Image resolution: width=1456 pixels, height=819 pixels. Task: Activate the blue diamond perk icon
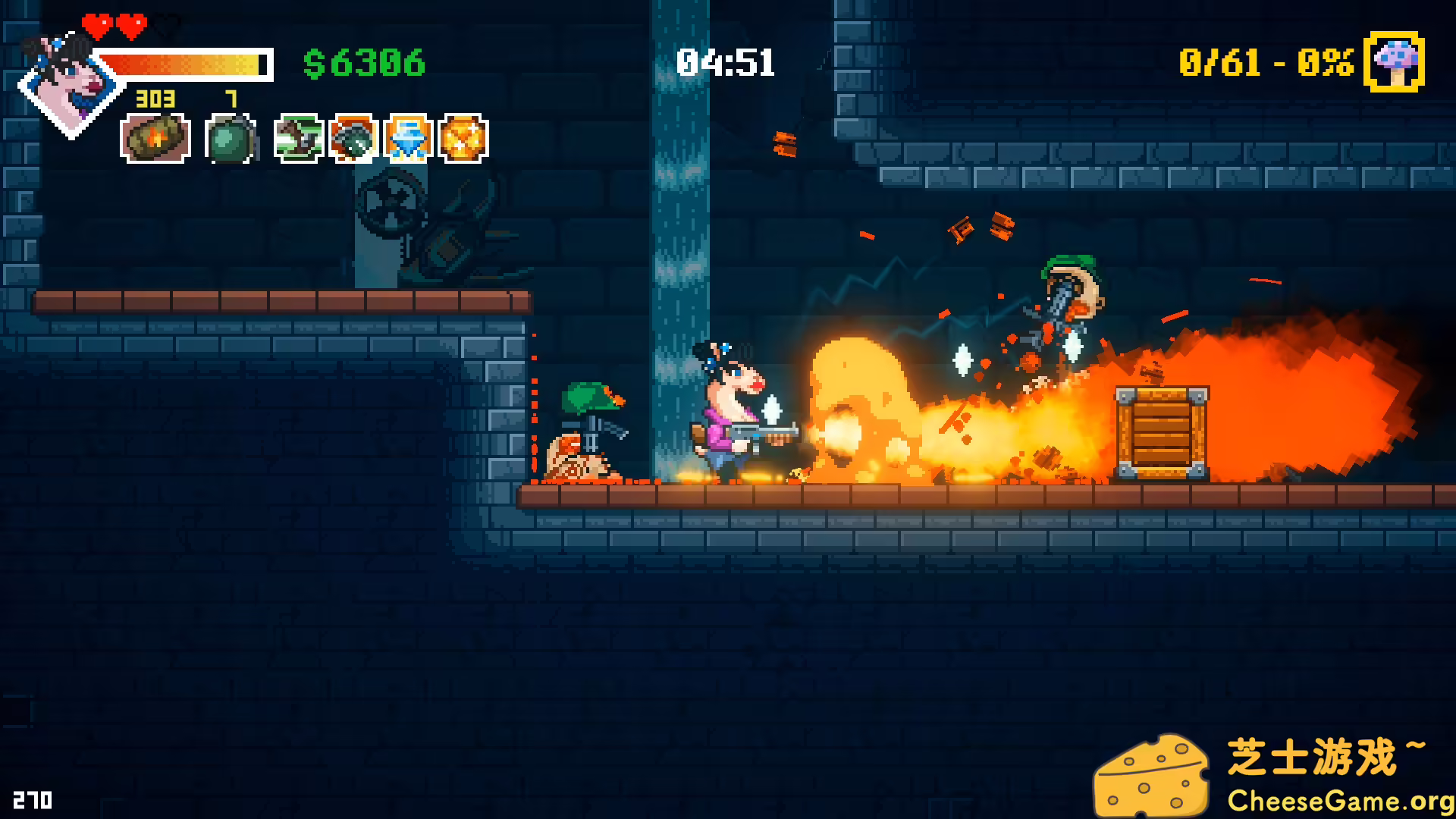[409, 138]
